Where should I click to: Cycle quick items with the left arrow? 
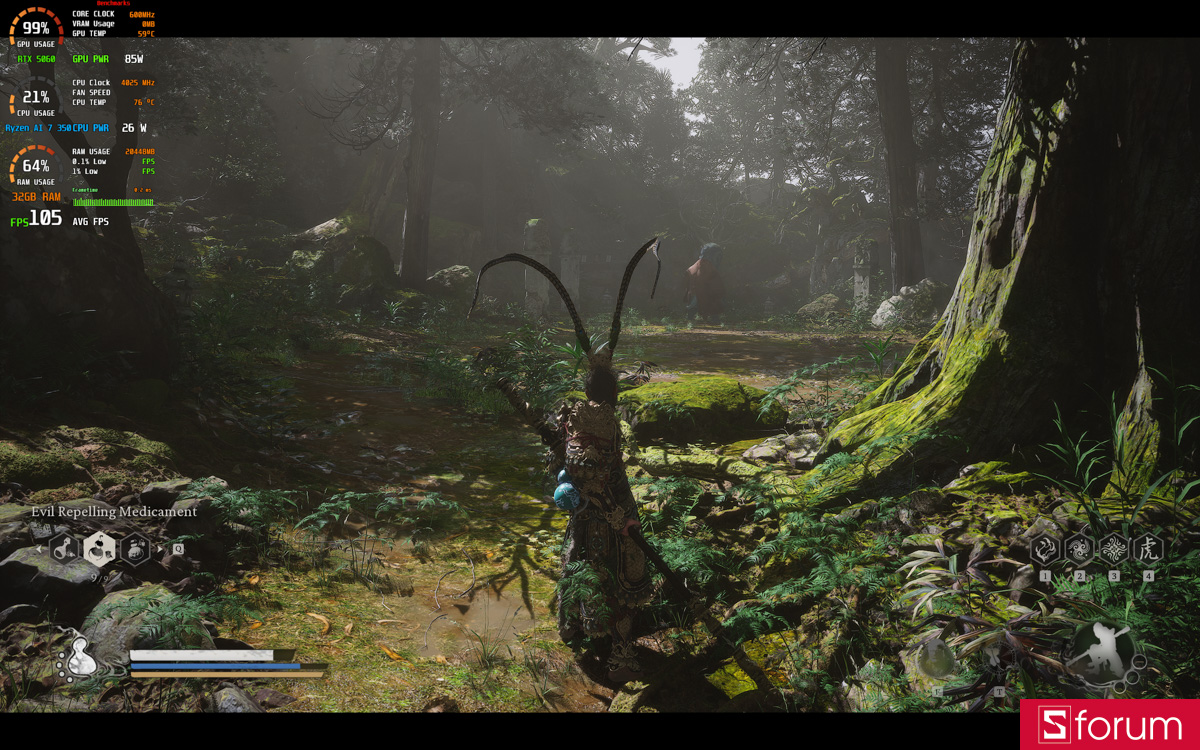(40, 548)
